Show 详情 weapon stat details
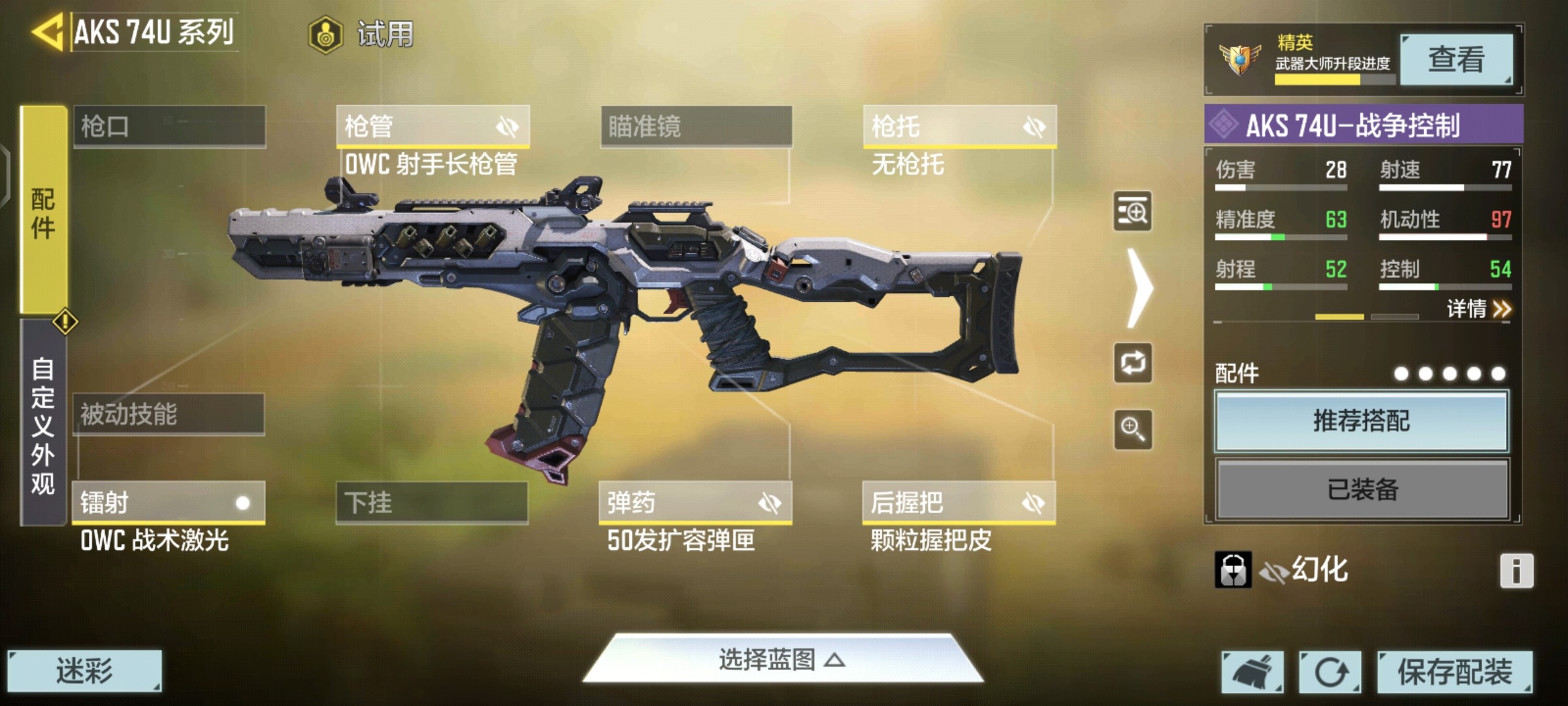The image size is (1568, 706). (1478, 309)
